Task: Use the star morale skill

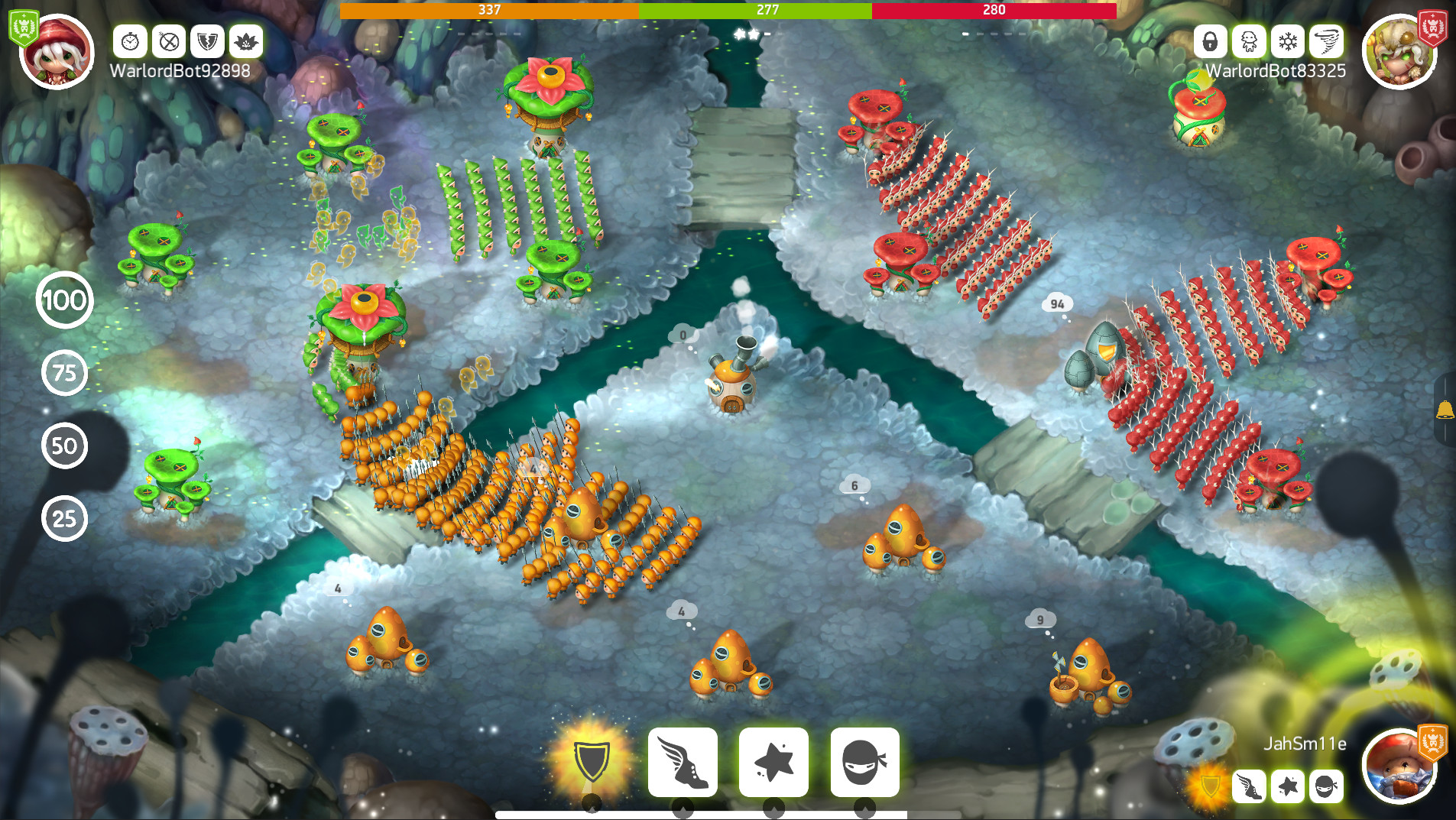Action: click(773, 762)
